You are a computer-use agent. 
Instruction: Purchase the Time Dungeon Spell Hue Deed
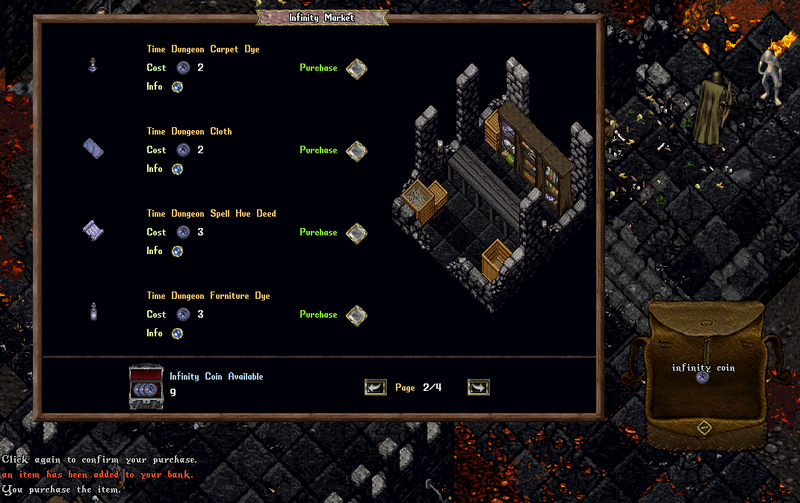356,232
